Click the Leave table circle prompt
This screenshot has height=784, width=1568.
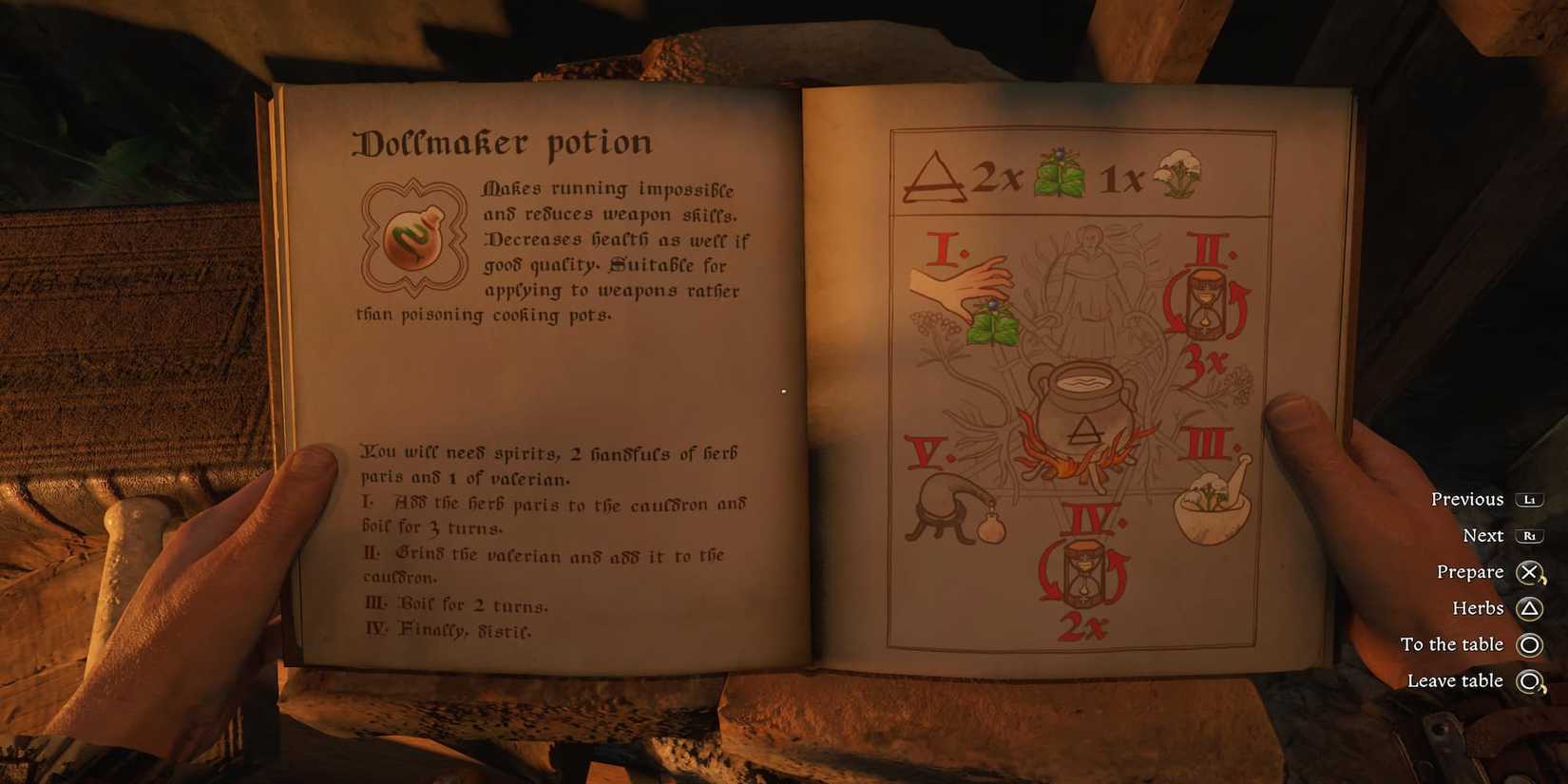[x=1529, y=681]
